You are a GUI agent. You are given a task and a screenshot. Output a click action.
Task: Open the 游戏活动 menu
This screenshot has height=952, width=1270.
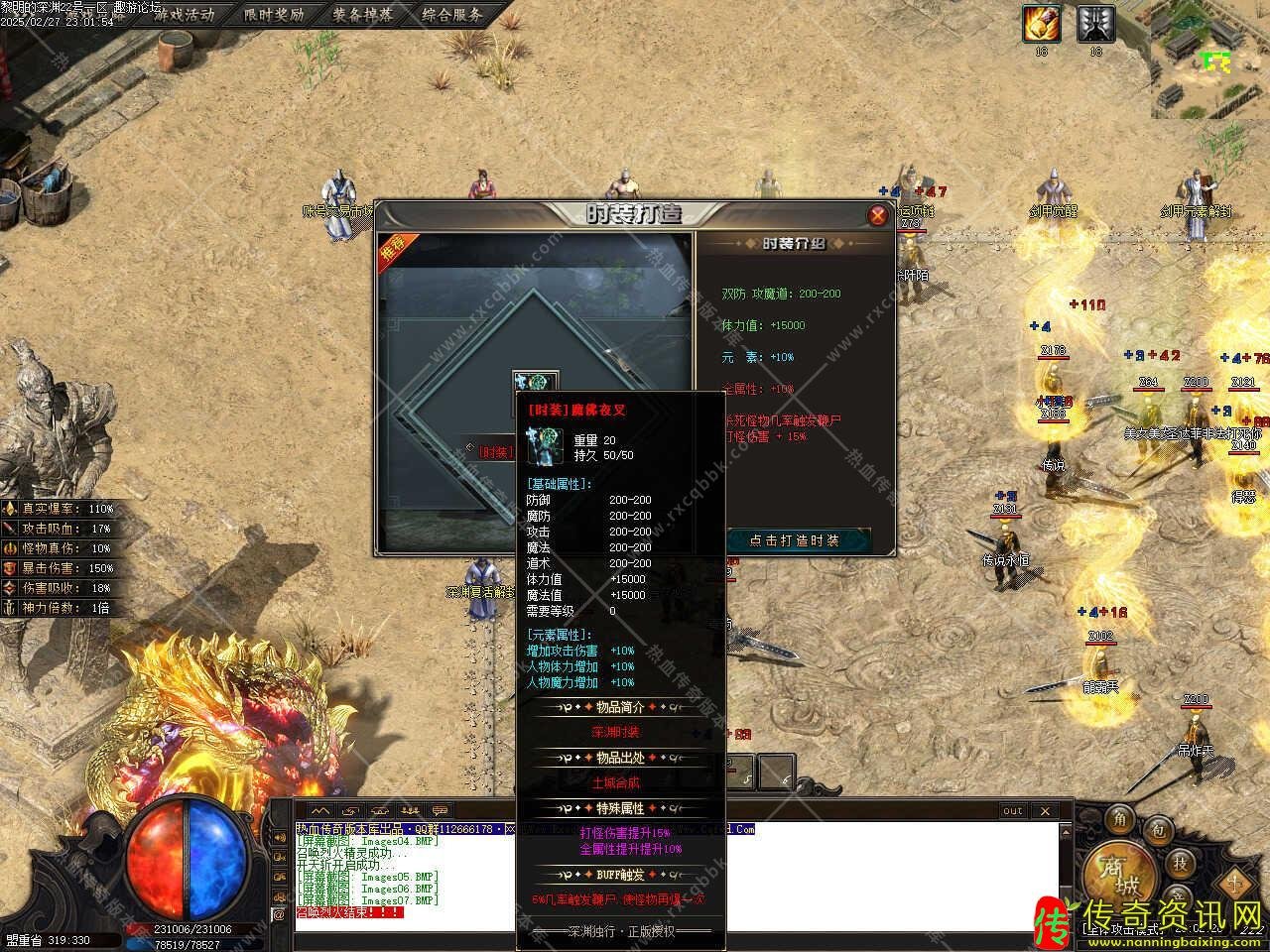tap(184, 15)
